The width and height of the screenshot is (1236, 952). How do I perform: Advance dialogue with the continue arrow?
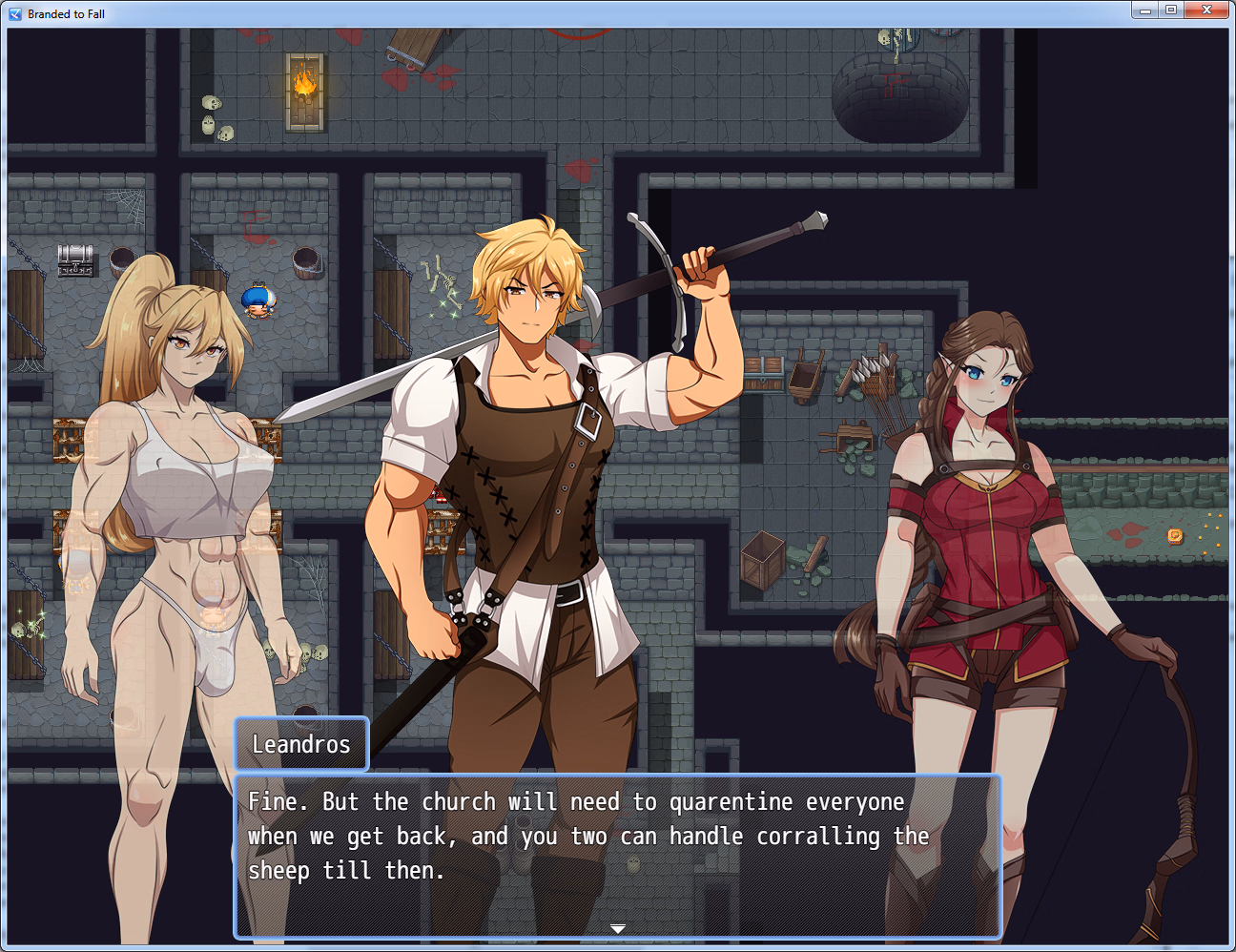pos(618,928)
